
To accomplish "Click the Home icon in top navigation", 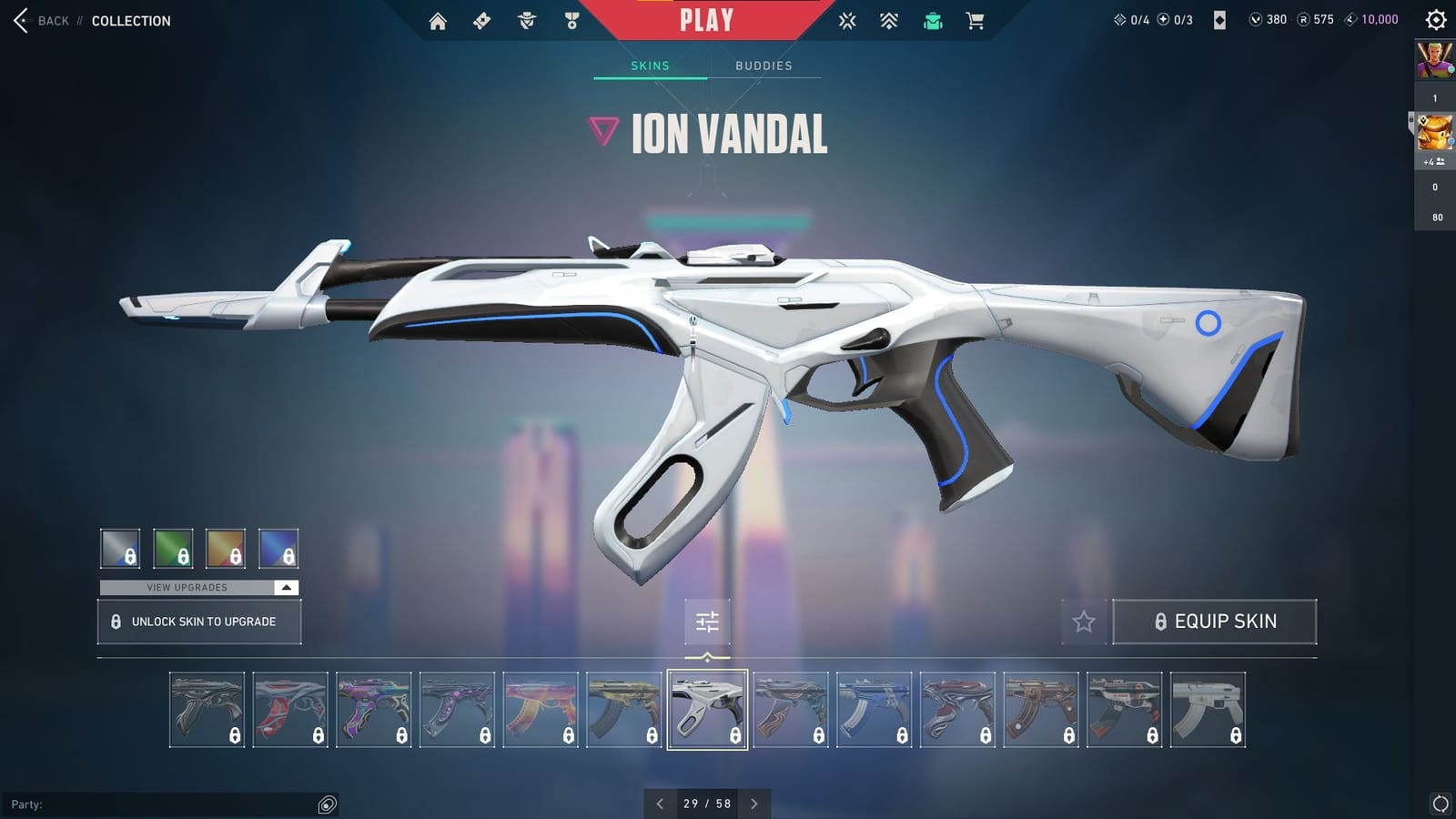I will click(x=437, y=19).
